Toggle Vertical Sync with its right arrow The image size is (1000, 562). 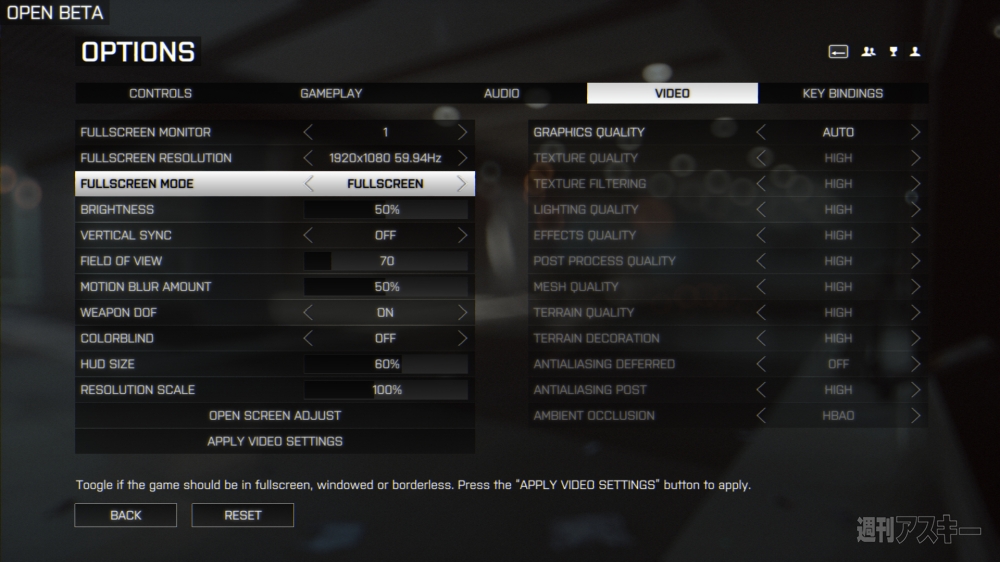click(x=462, y=235)
